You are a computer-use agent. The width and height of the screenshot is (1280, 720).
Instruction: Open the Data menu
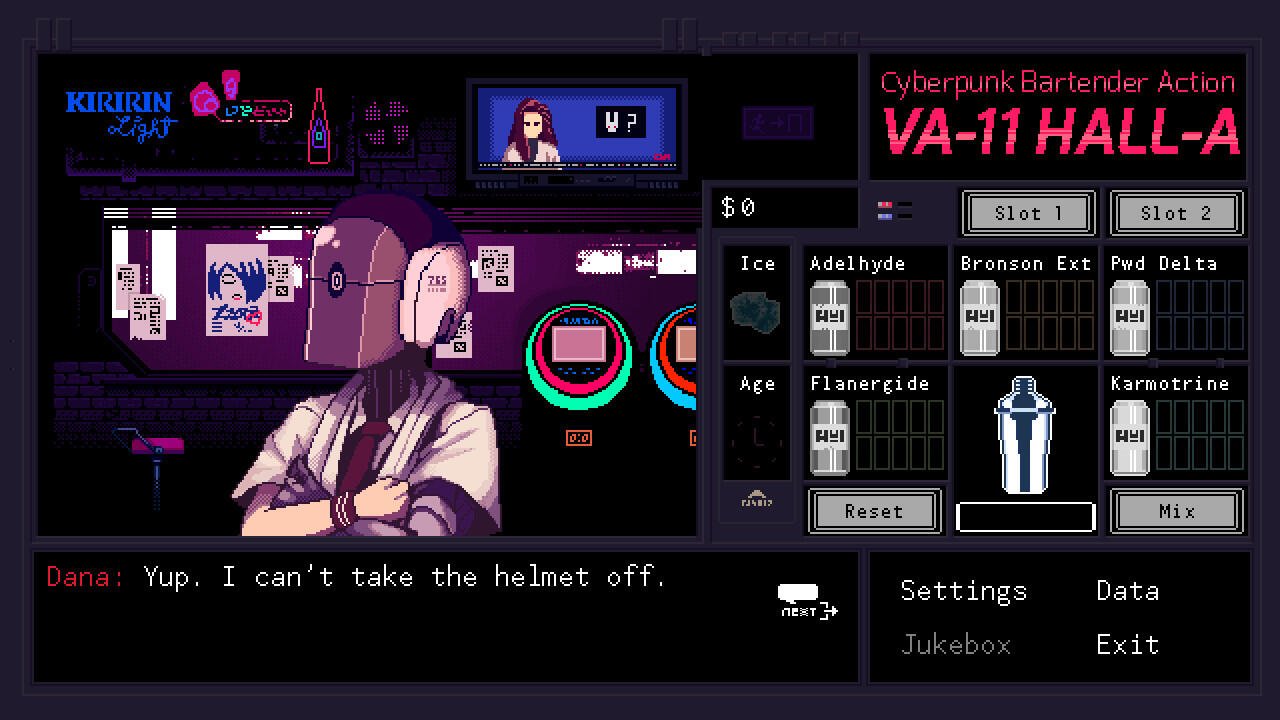tap(1127, 591)
